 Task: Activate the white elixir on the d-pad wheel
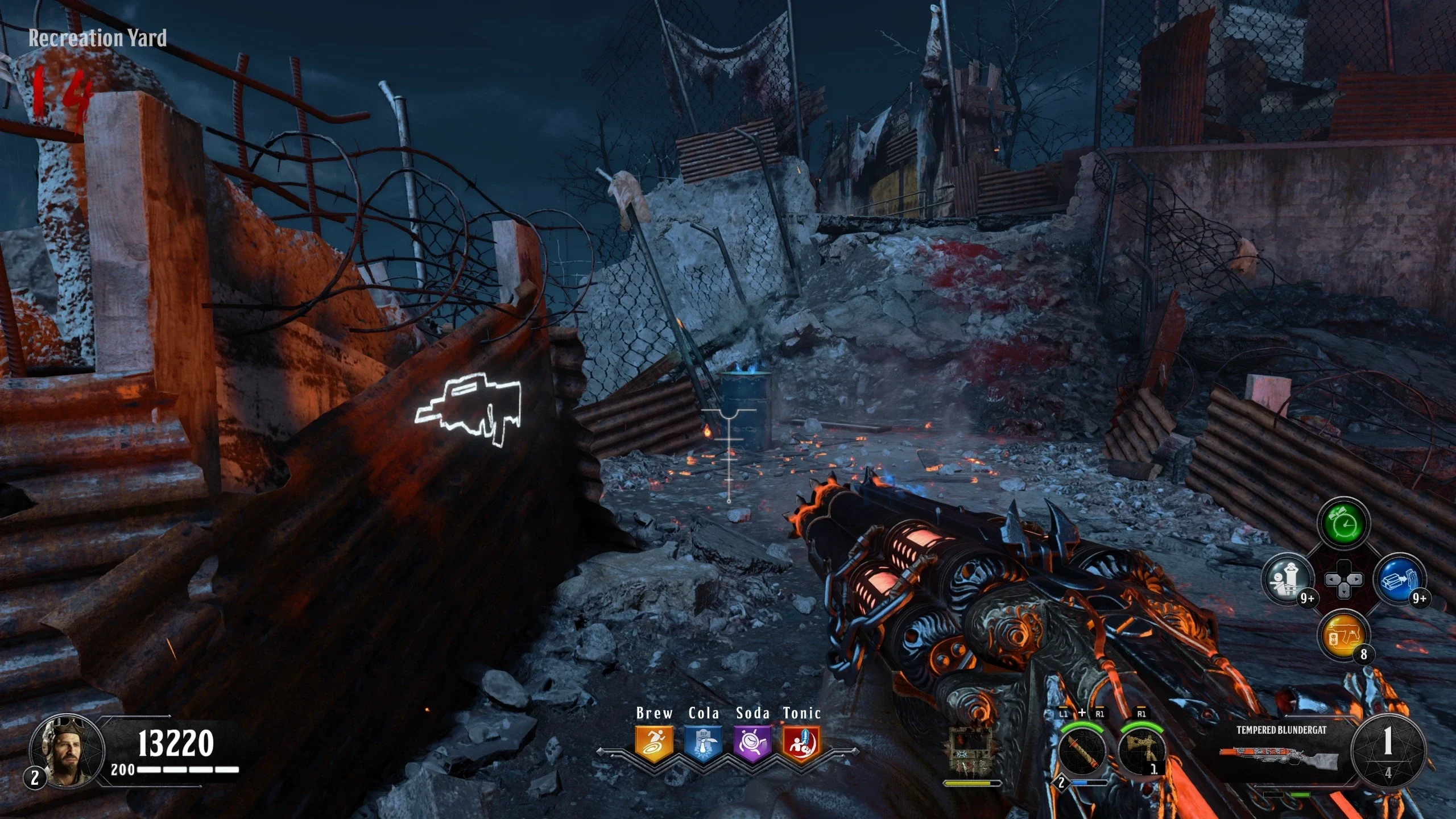coord(1288,580)
